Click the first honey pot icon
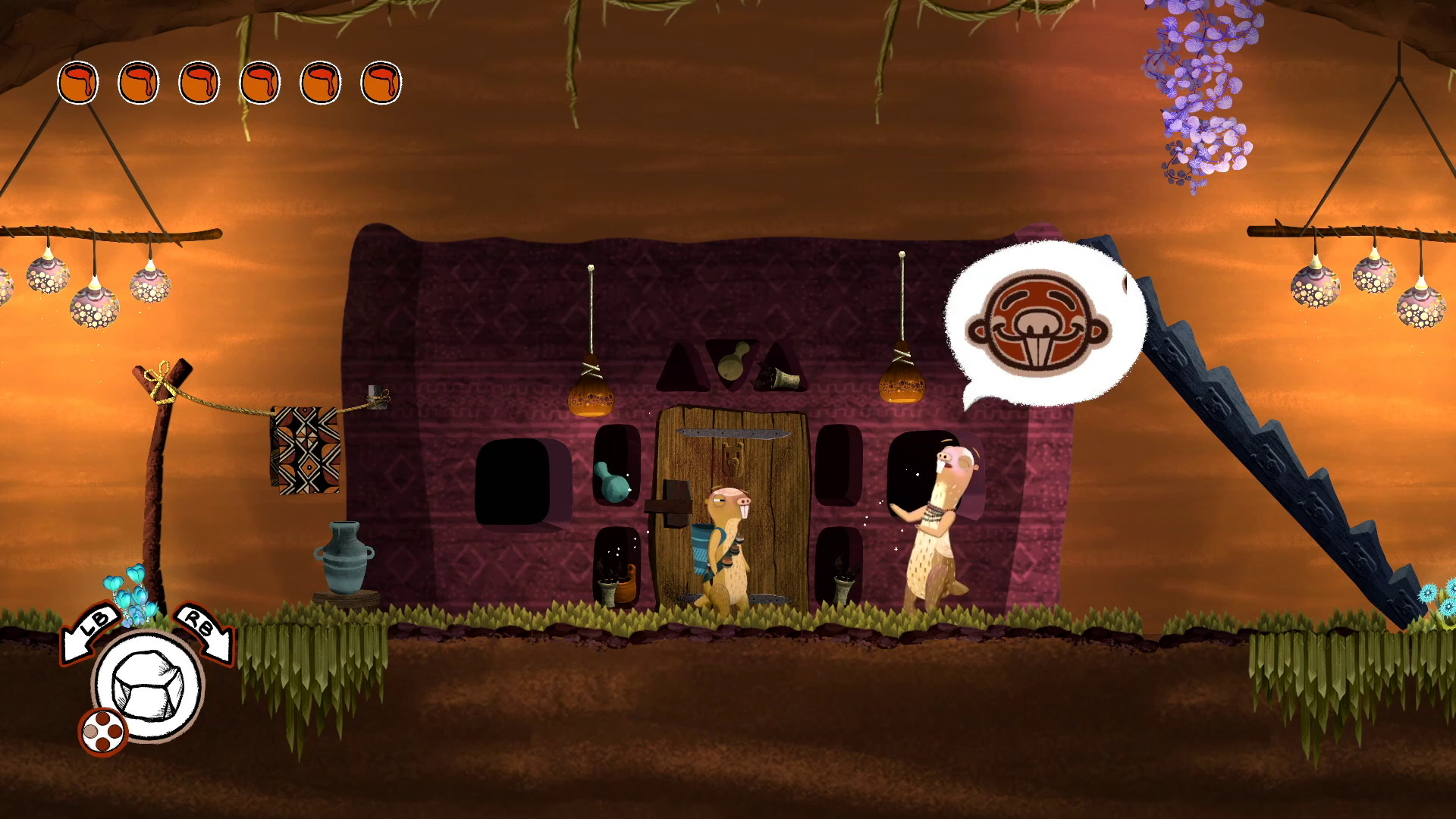The height and width of the screenshot is (819, 1456). [78, 81]
